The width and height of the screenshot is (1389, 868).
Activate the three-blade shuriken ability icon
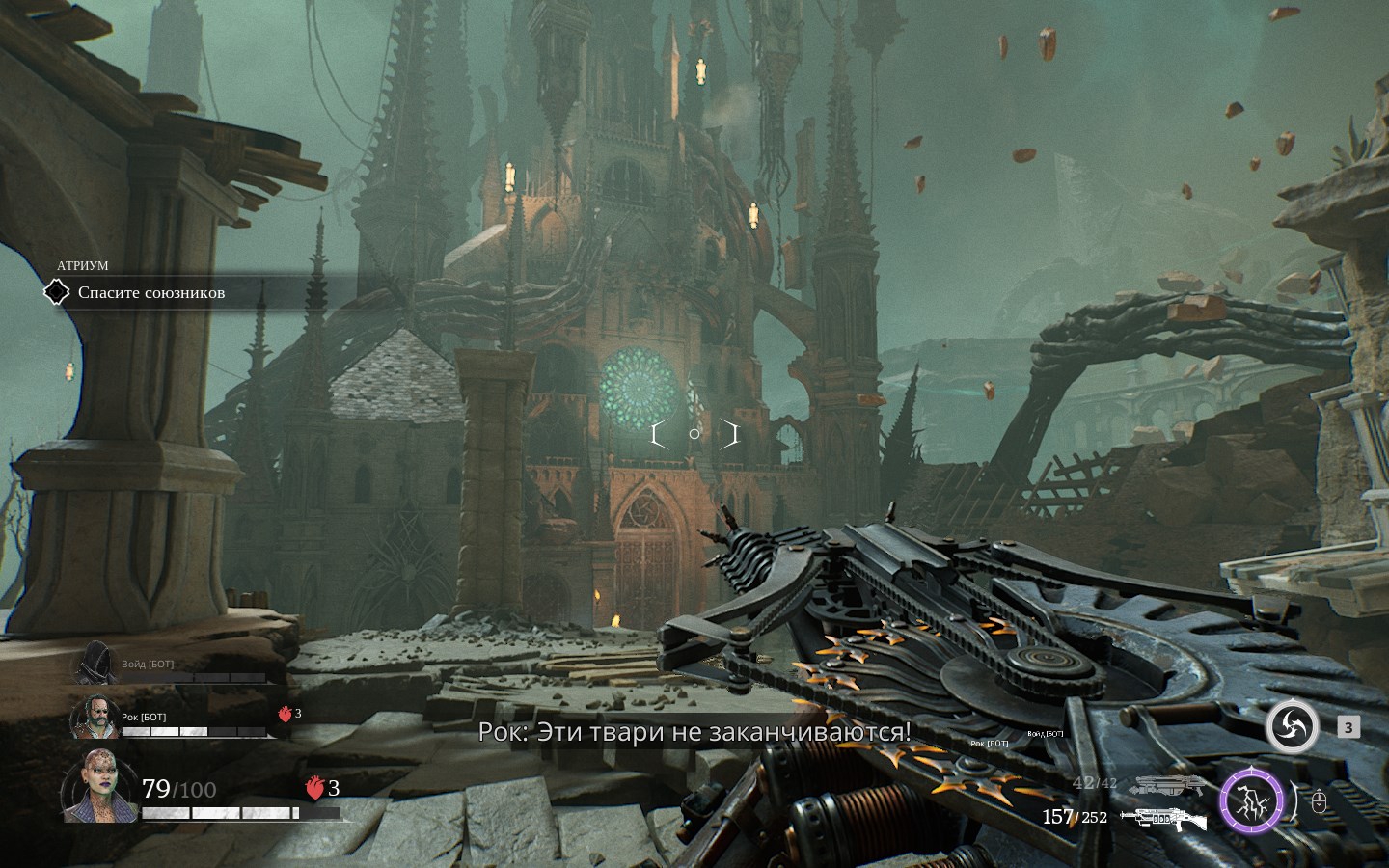pos(1292,727)
